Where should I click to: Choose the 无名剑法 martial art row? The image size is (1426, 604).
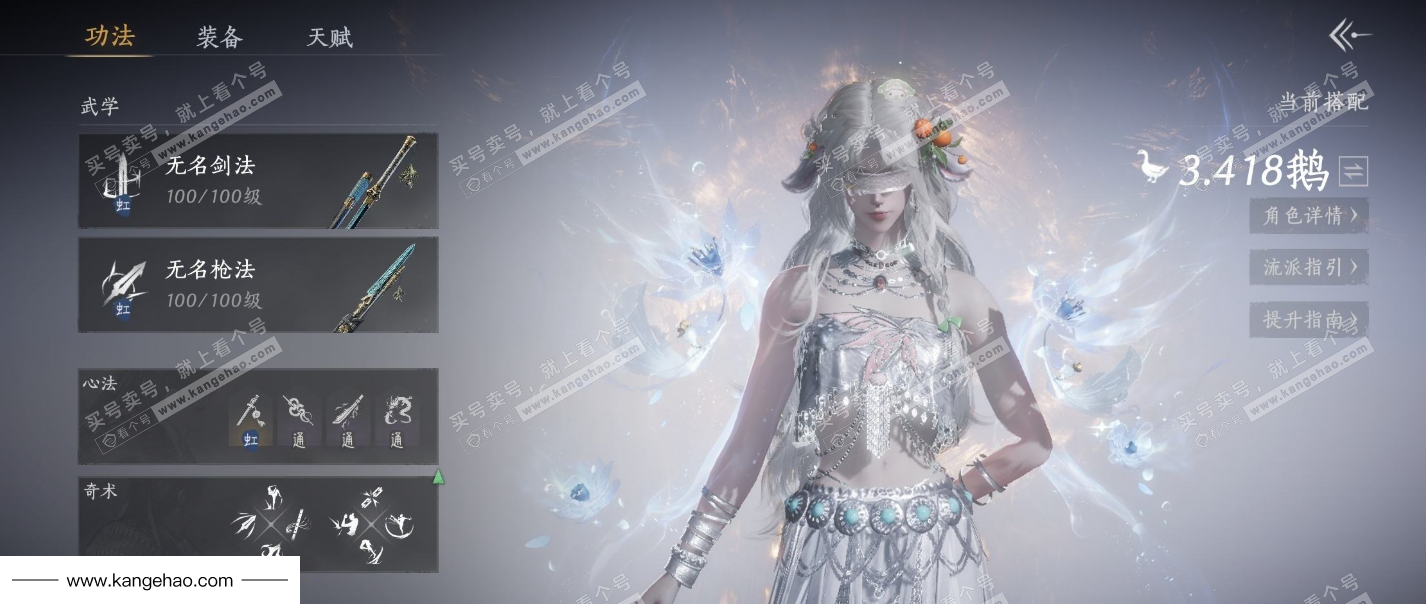tap(258, 181)
